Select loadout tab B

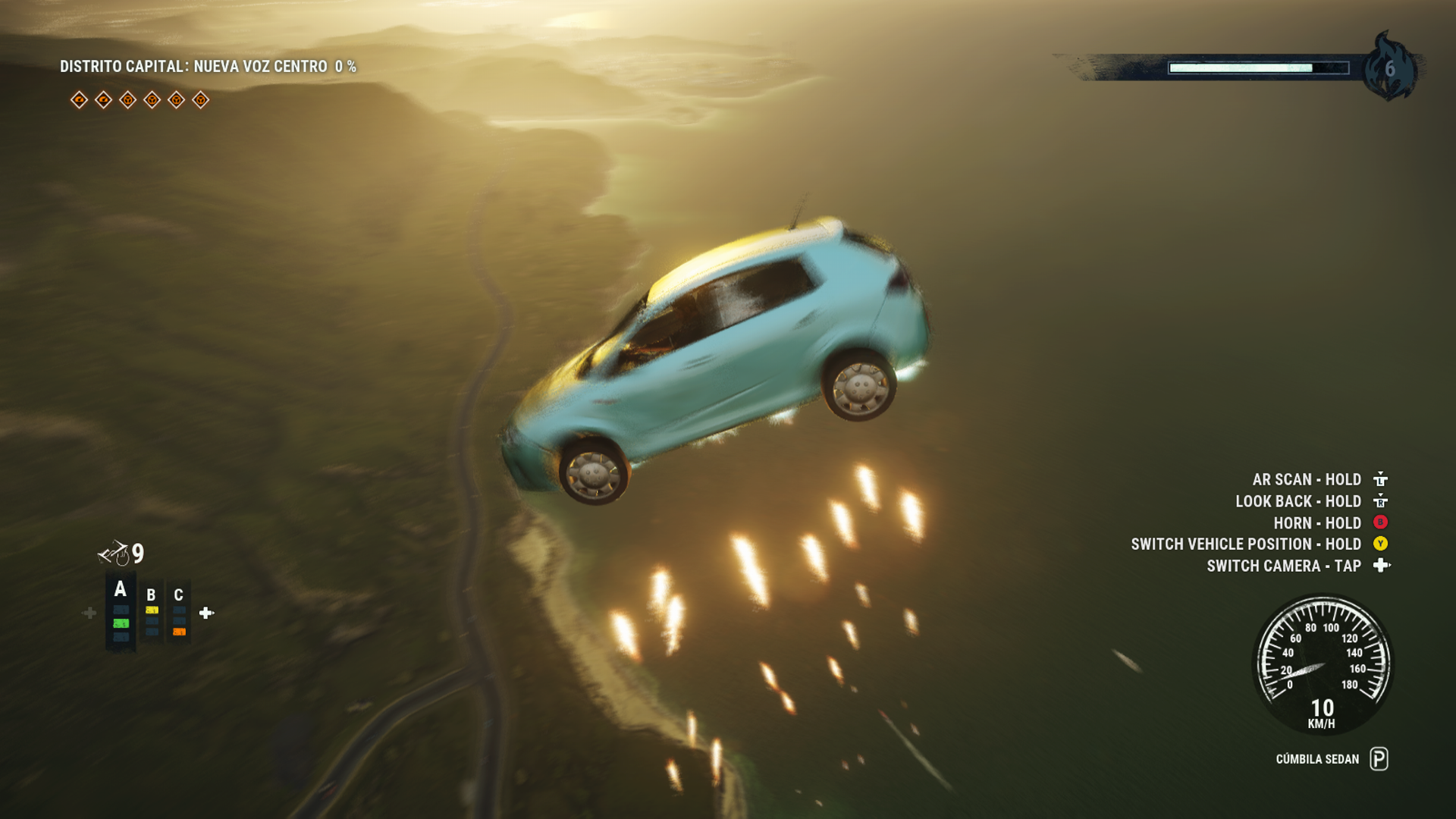point(151,594)
